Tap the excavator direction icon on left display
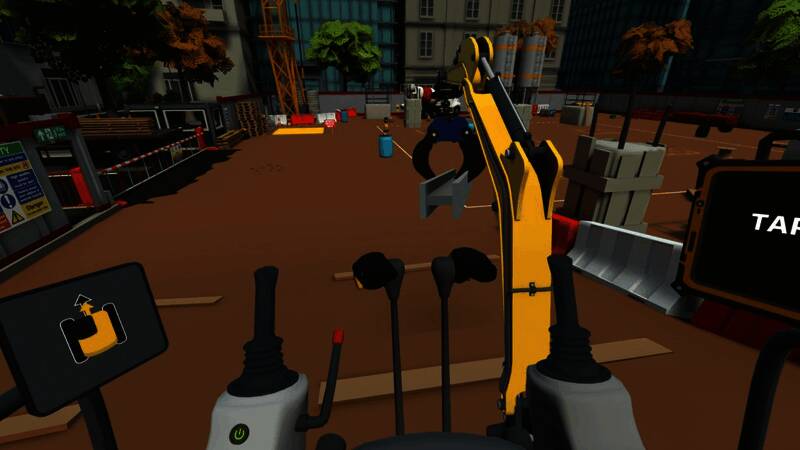 (x=92, y=328)
